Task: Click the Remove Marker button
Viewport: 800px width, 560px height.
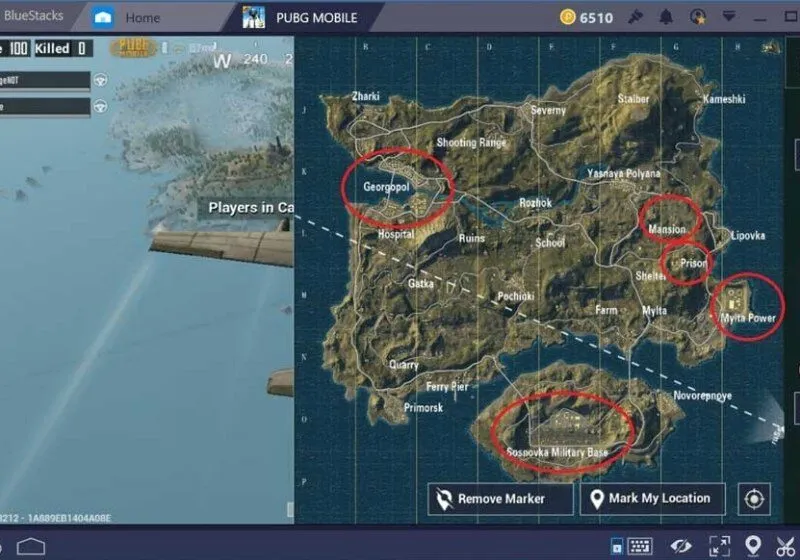Action: (x=500, y=498)
